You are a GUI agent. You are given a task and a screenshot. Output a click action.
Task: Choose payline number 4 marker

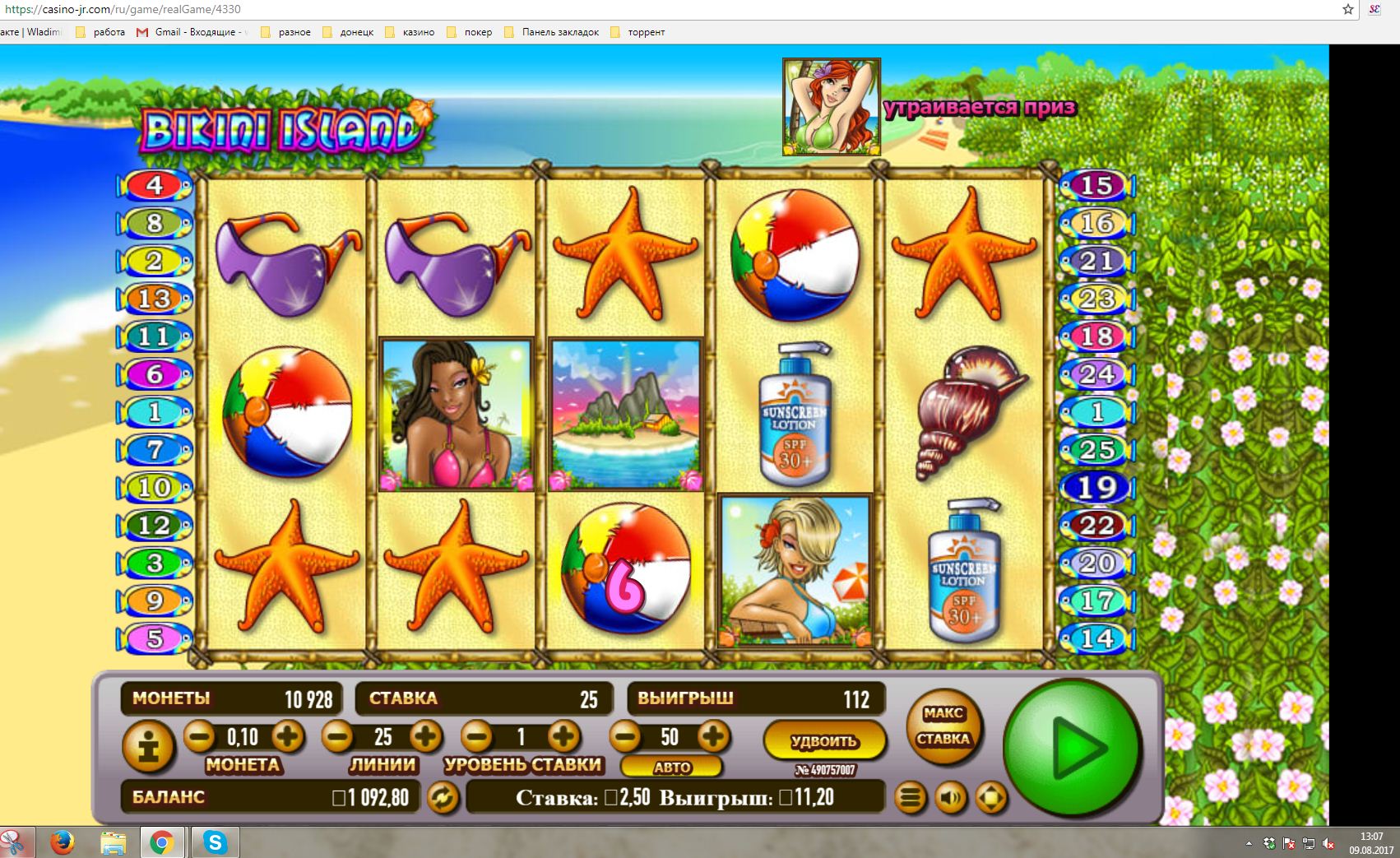pyautogui.click(x=155, y=186)
